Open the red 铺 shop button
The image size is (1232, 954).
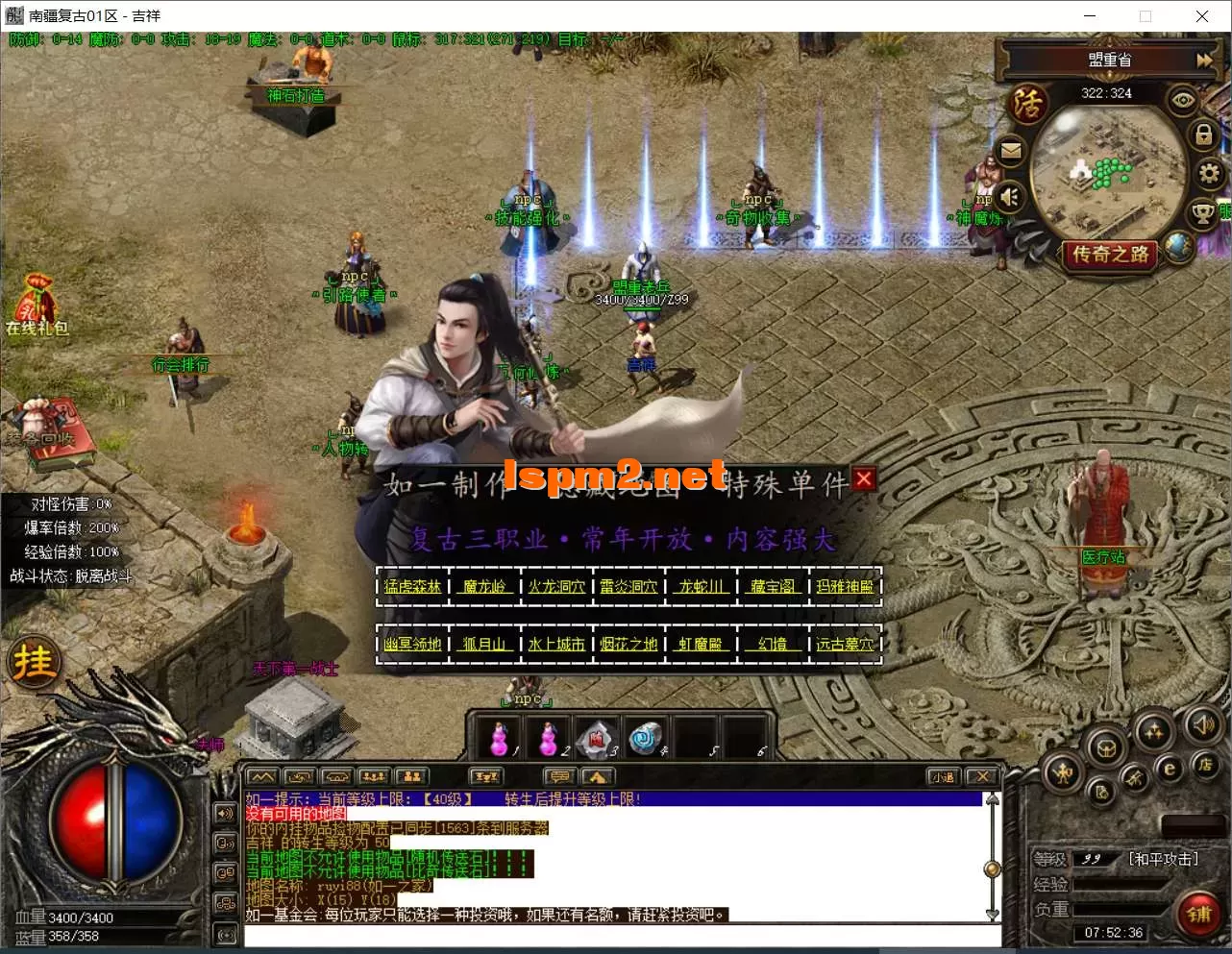[1198, 913]
